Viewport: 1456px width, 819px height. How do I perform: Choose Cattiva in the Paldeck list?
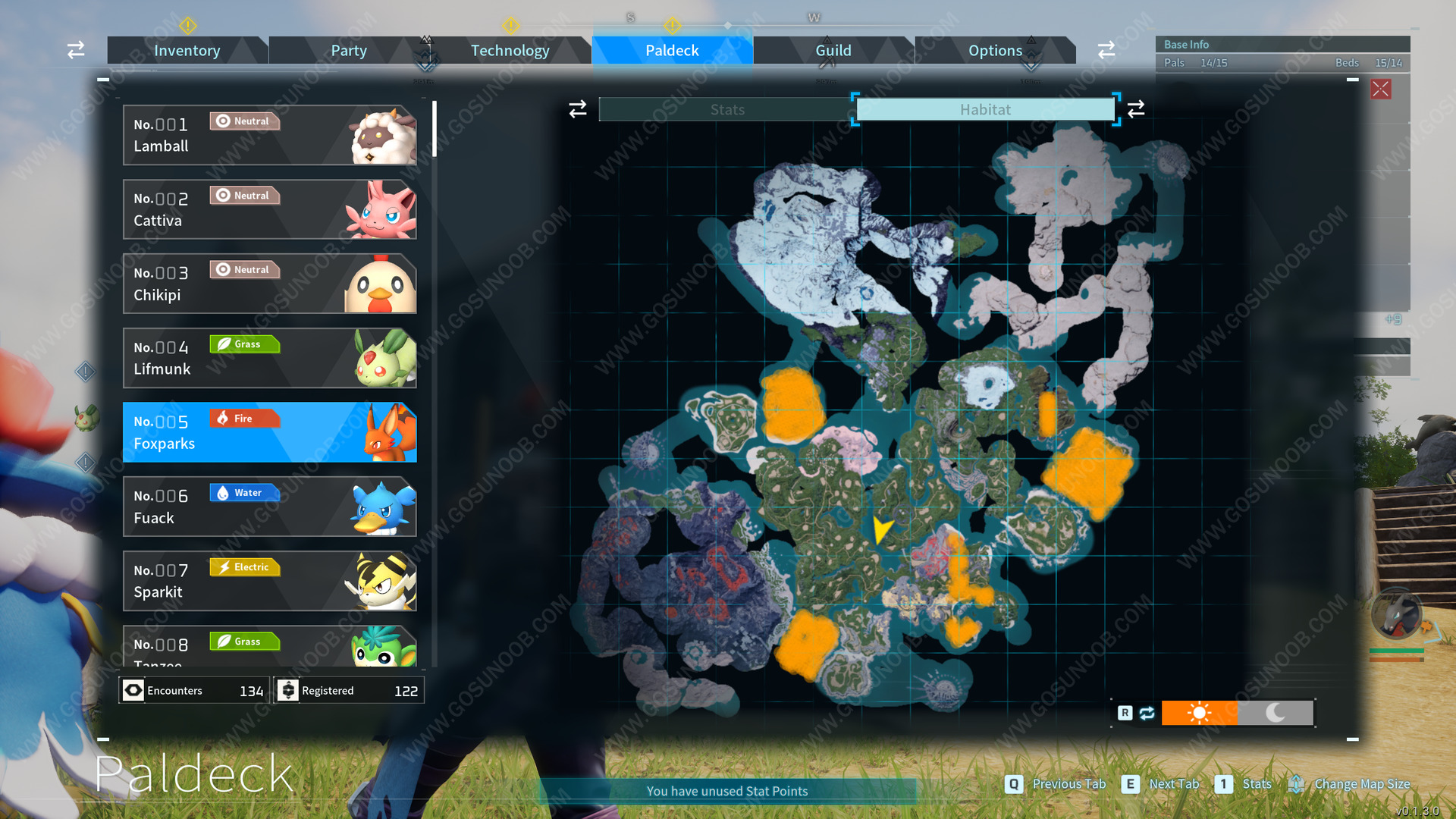click(x=269, y=209)
